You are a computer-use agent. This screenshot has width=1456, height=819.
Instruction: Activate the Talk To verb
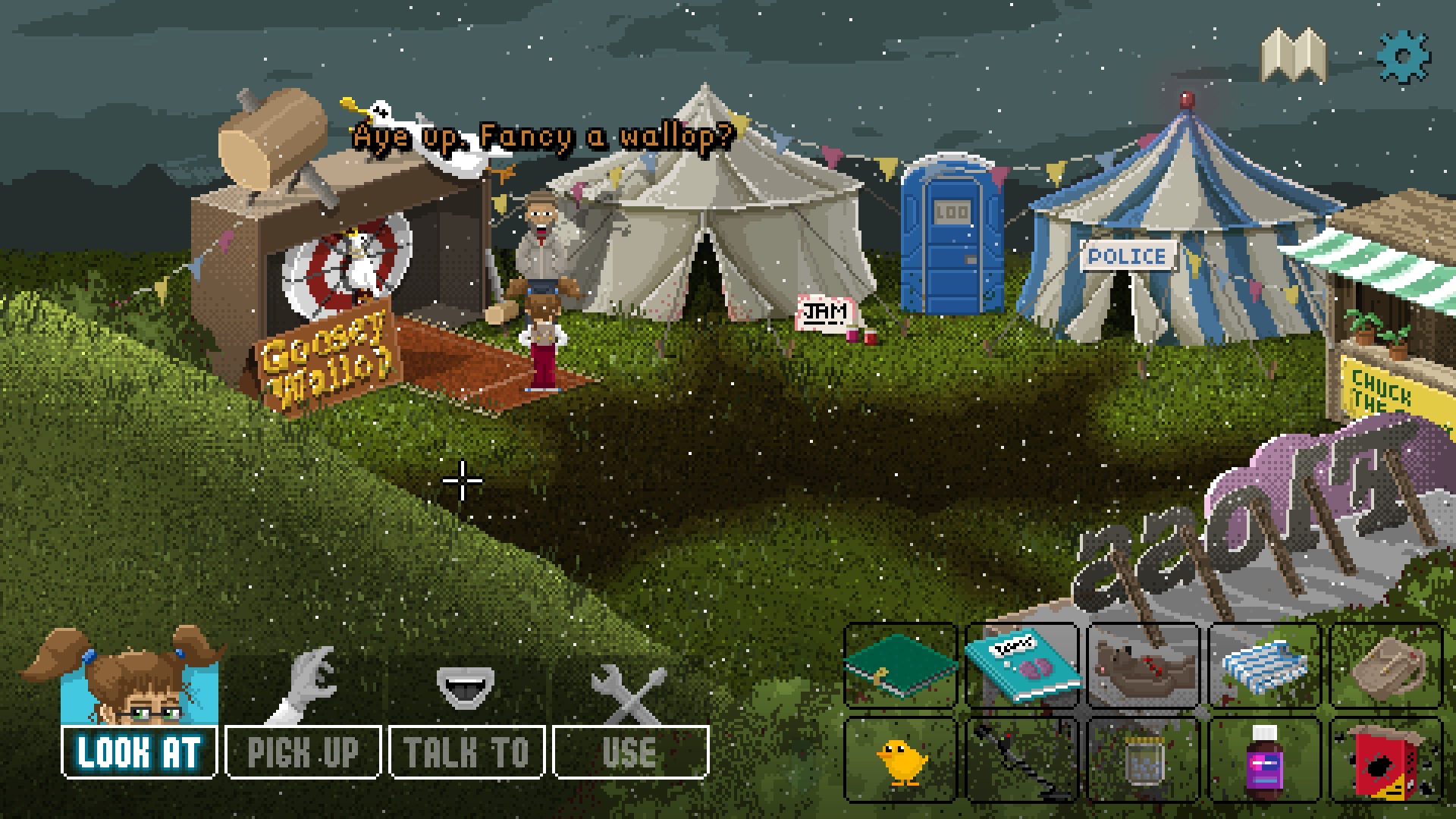(x=466, y=752)
